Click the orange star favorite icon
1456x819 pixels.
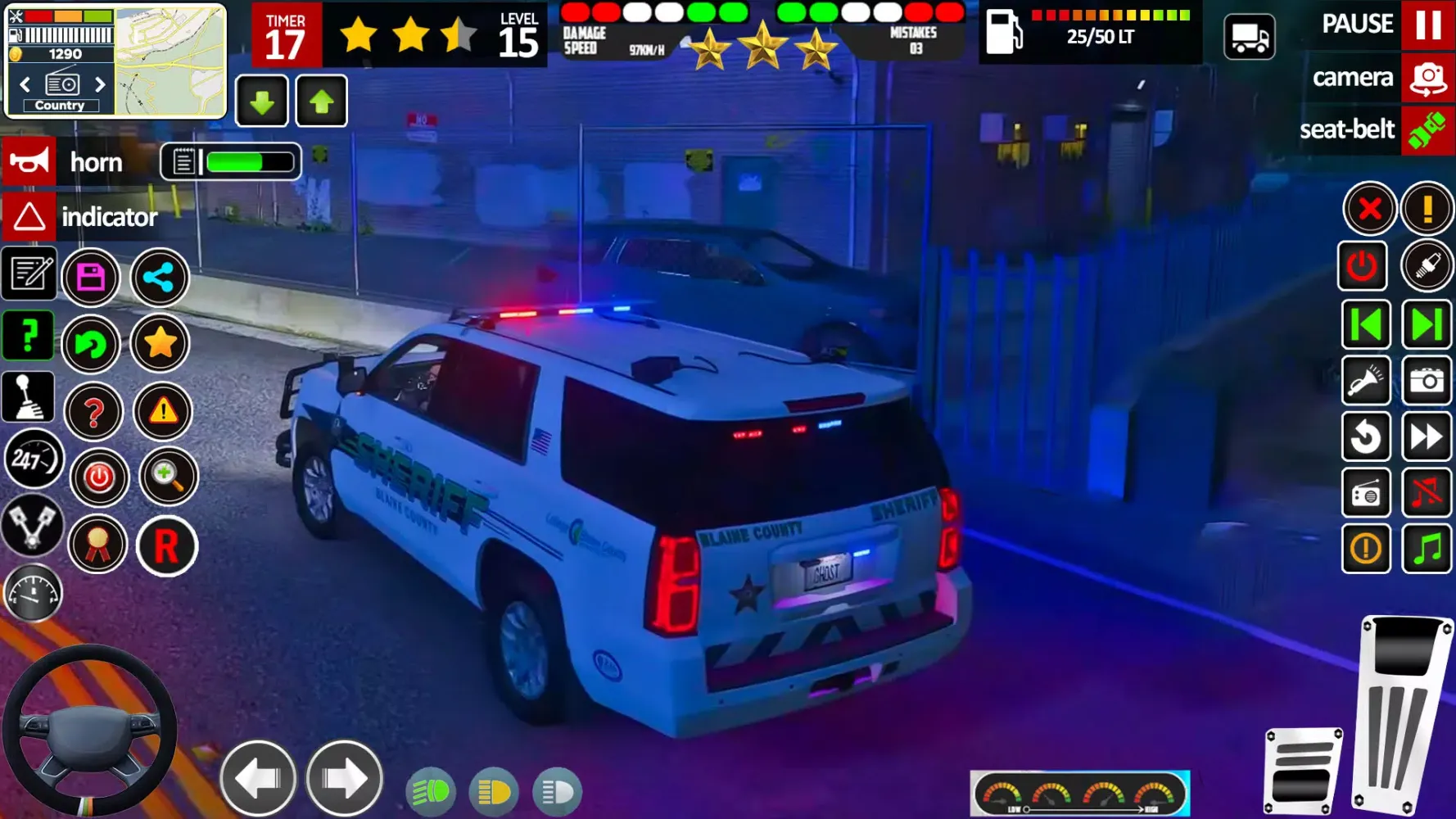pyautogui.click(x=161, y=344)
